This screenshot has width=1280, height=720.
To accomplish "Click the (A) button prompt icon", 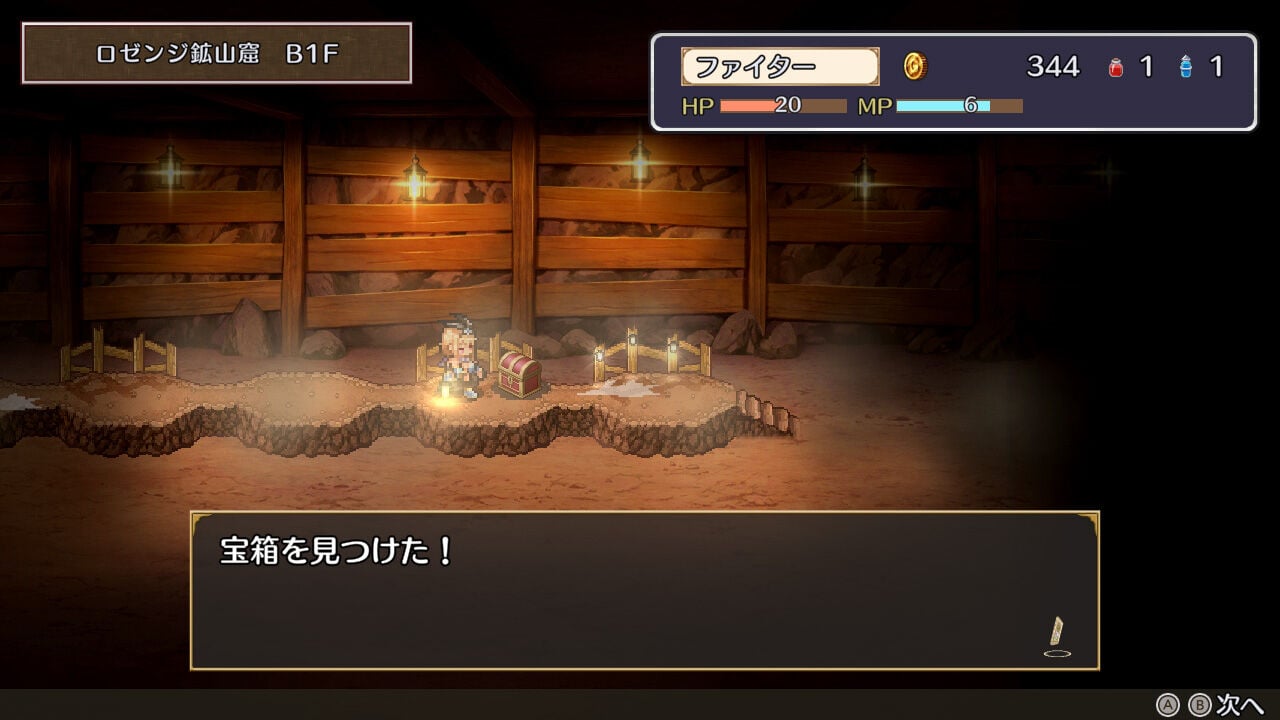I will [x=1168, y=704].
